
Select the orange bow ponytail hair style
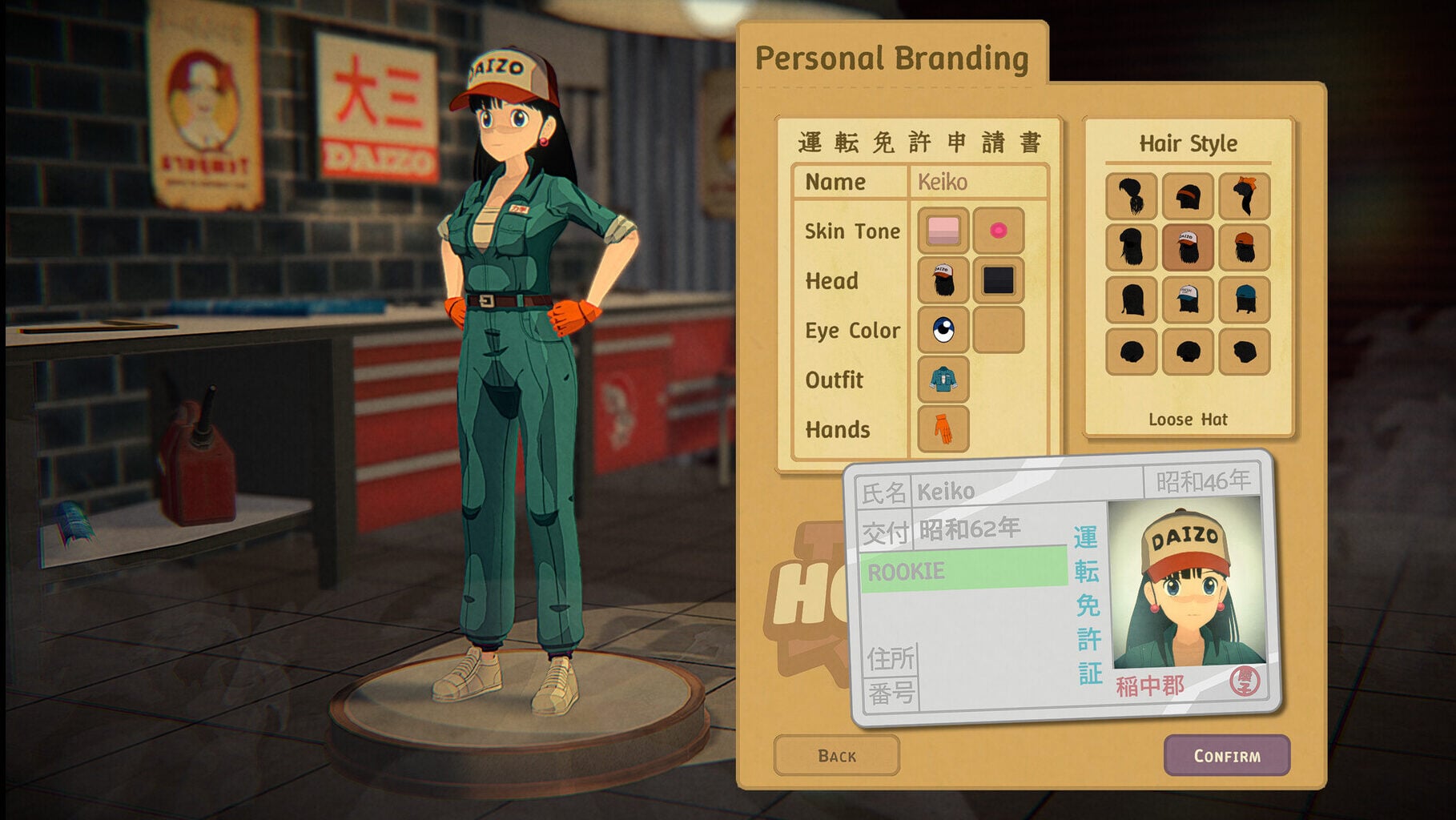point(1246,196)
